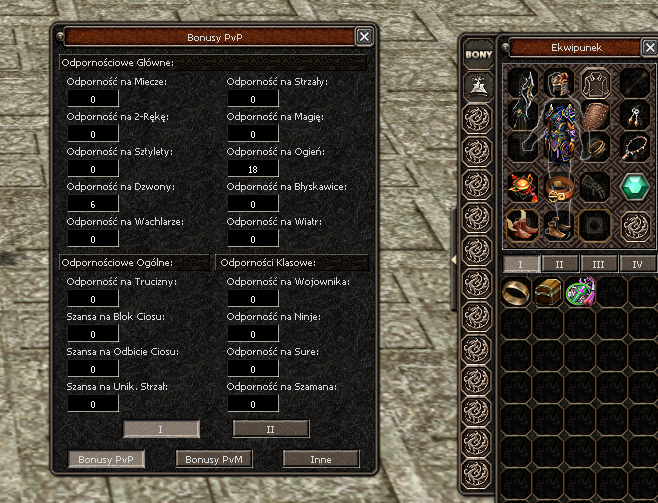Open inventory page IV
The height and width of the screenshot is (503, 658).
click(636, 264)
